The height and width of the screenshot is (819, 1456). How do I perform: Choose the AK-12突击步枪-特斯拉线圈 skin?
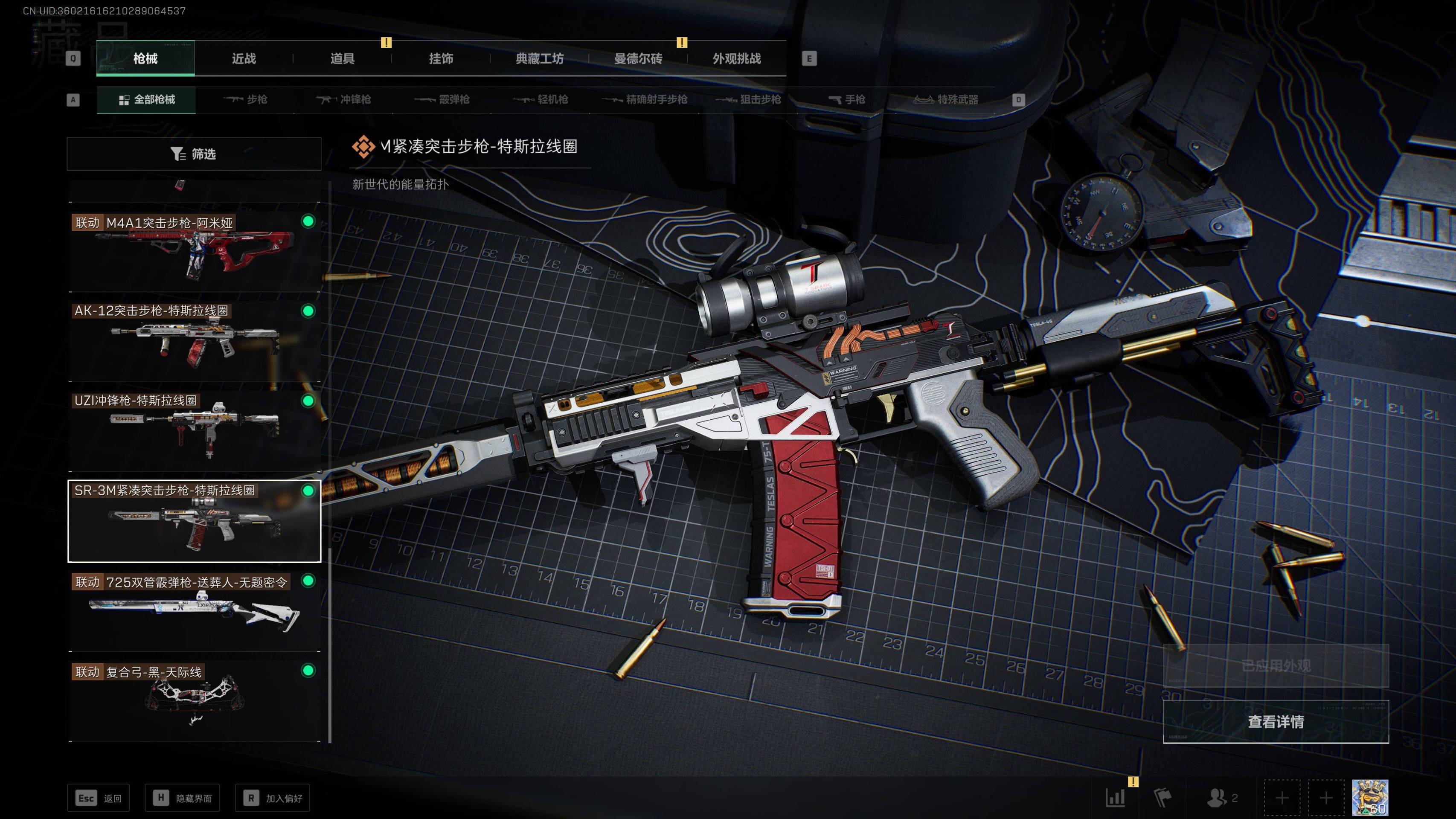pyautogui.click(x=194, y=341)
